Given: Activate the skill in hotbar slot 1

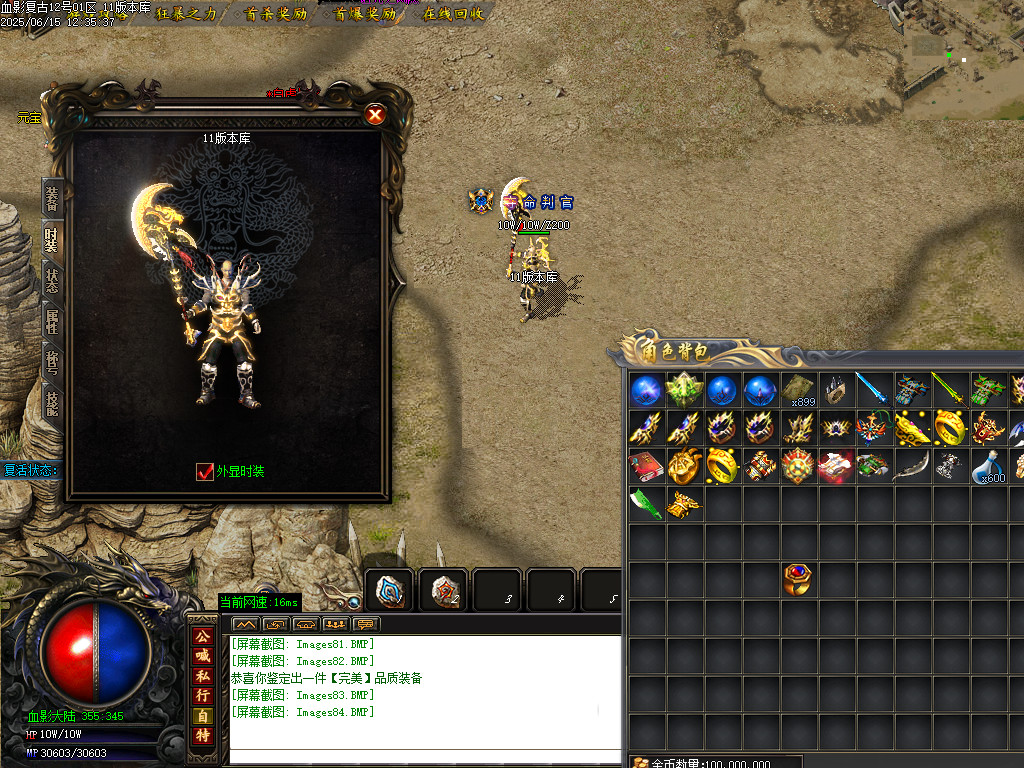Looking at the screenshot, I should coord(389,590).
